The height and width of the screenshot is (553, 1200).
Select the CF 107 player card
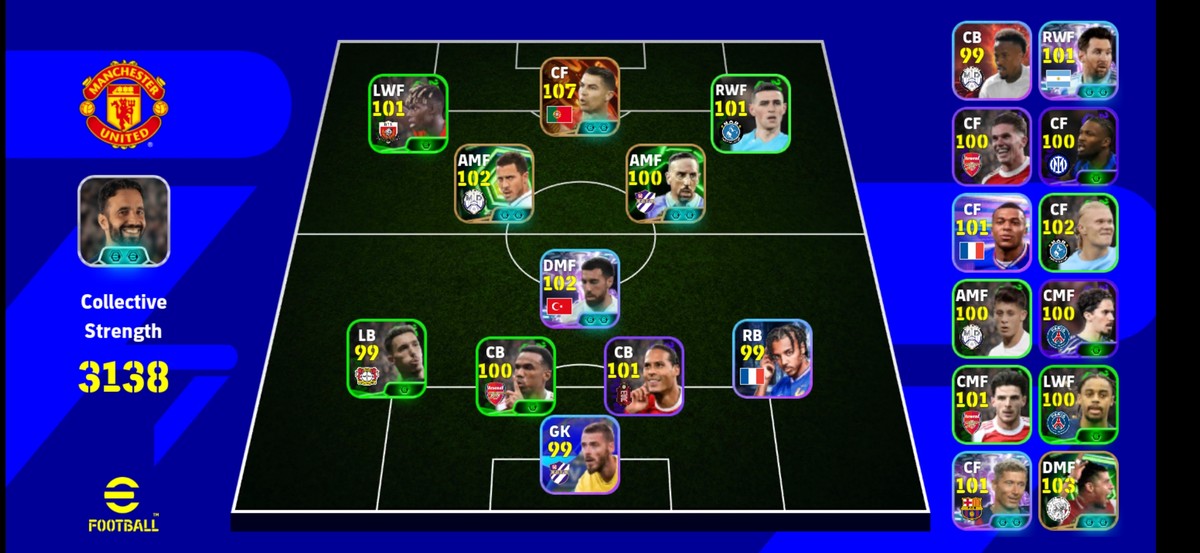(x=579, y=96)
